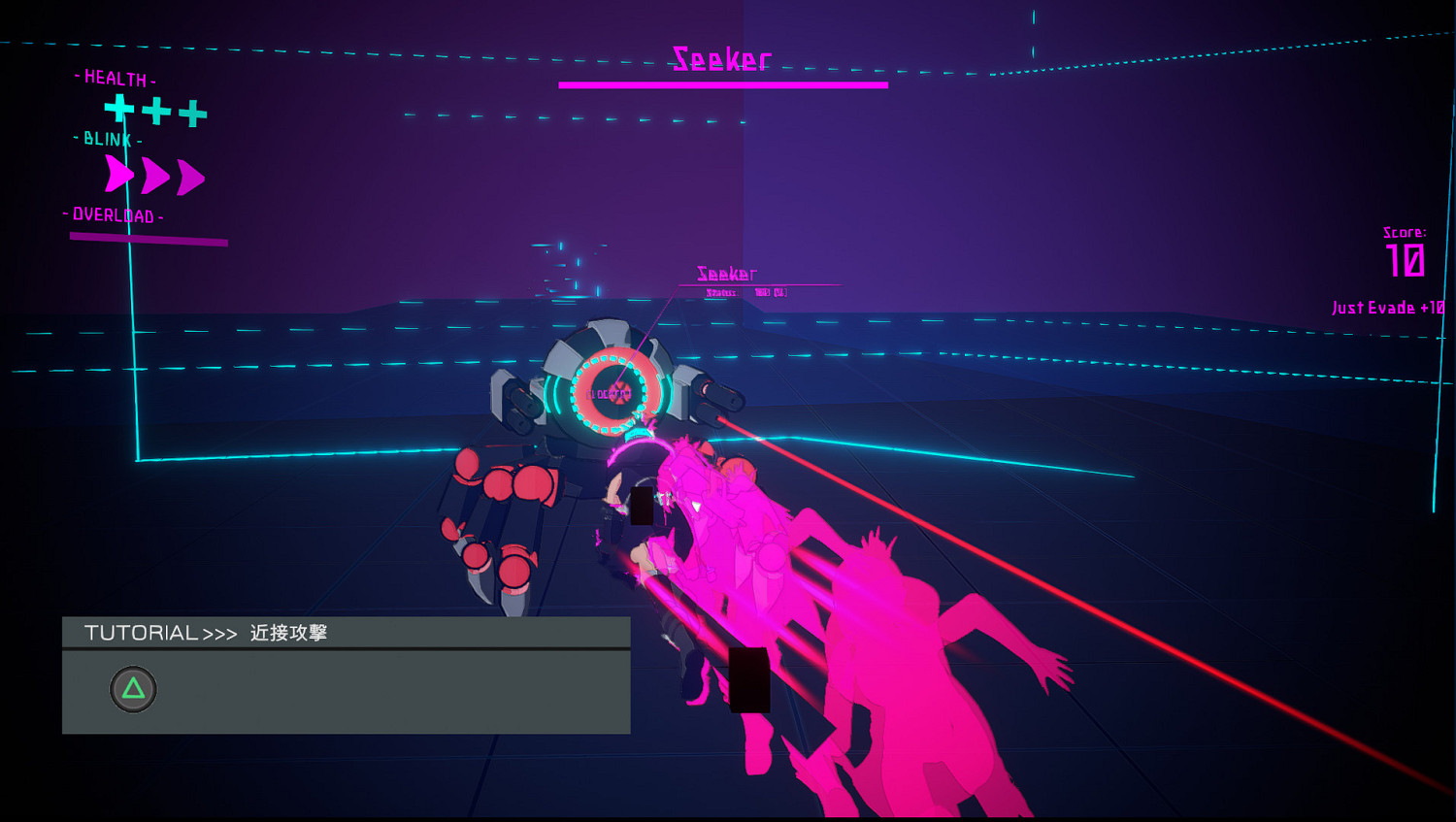Image resolution: width=1456 pixels, height=822 pixels.
Task: Click the Seeker boss health bar
Action: coord(723,84)
